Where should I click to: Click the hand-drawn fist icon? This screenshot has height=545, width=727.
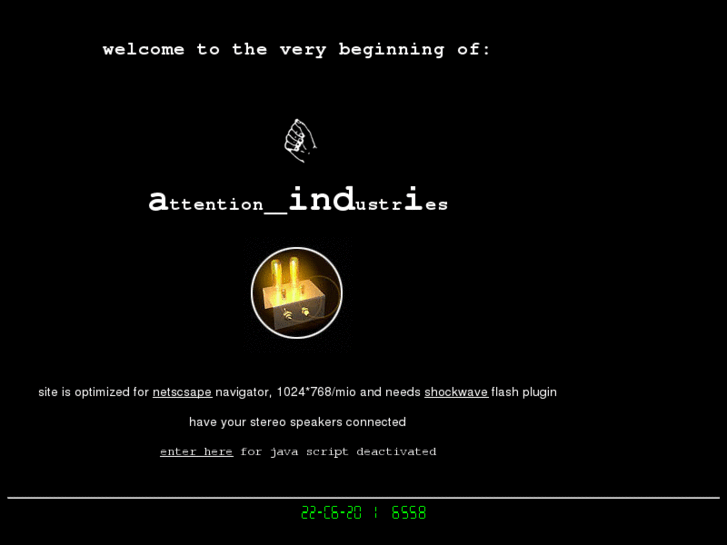[299, 140]
